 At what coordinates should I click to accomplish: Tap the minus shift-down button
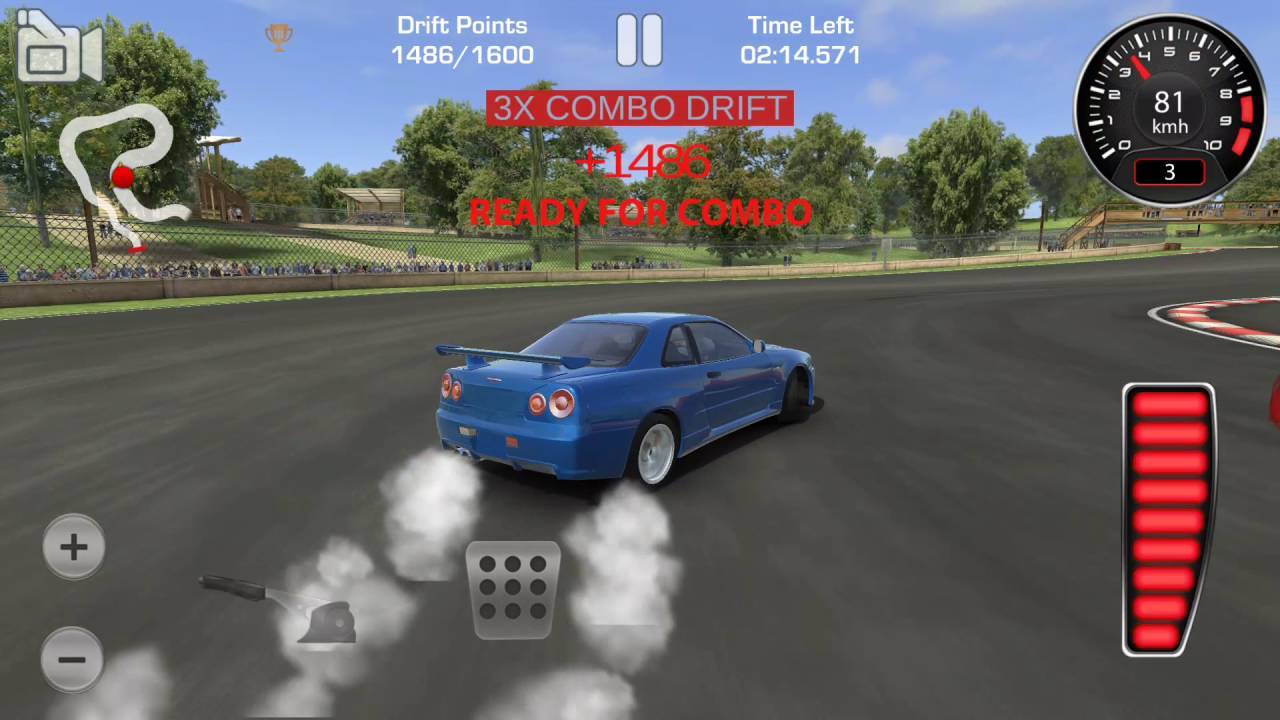[72, 659]
